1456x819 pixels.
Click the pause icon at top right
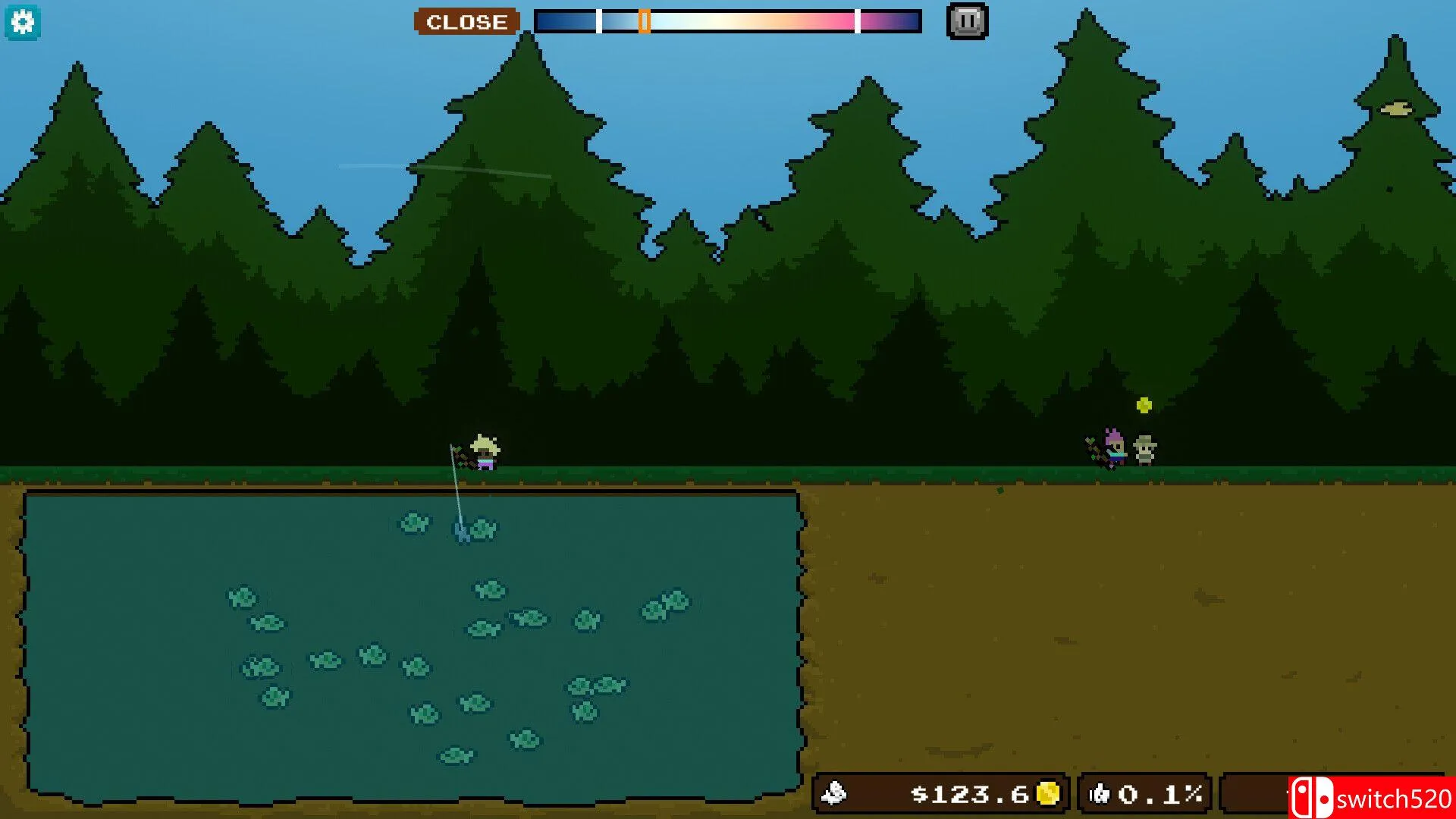click(966, 20)
